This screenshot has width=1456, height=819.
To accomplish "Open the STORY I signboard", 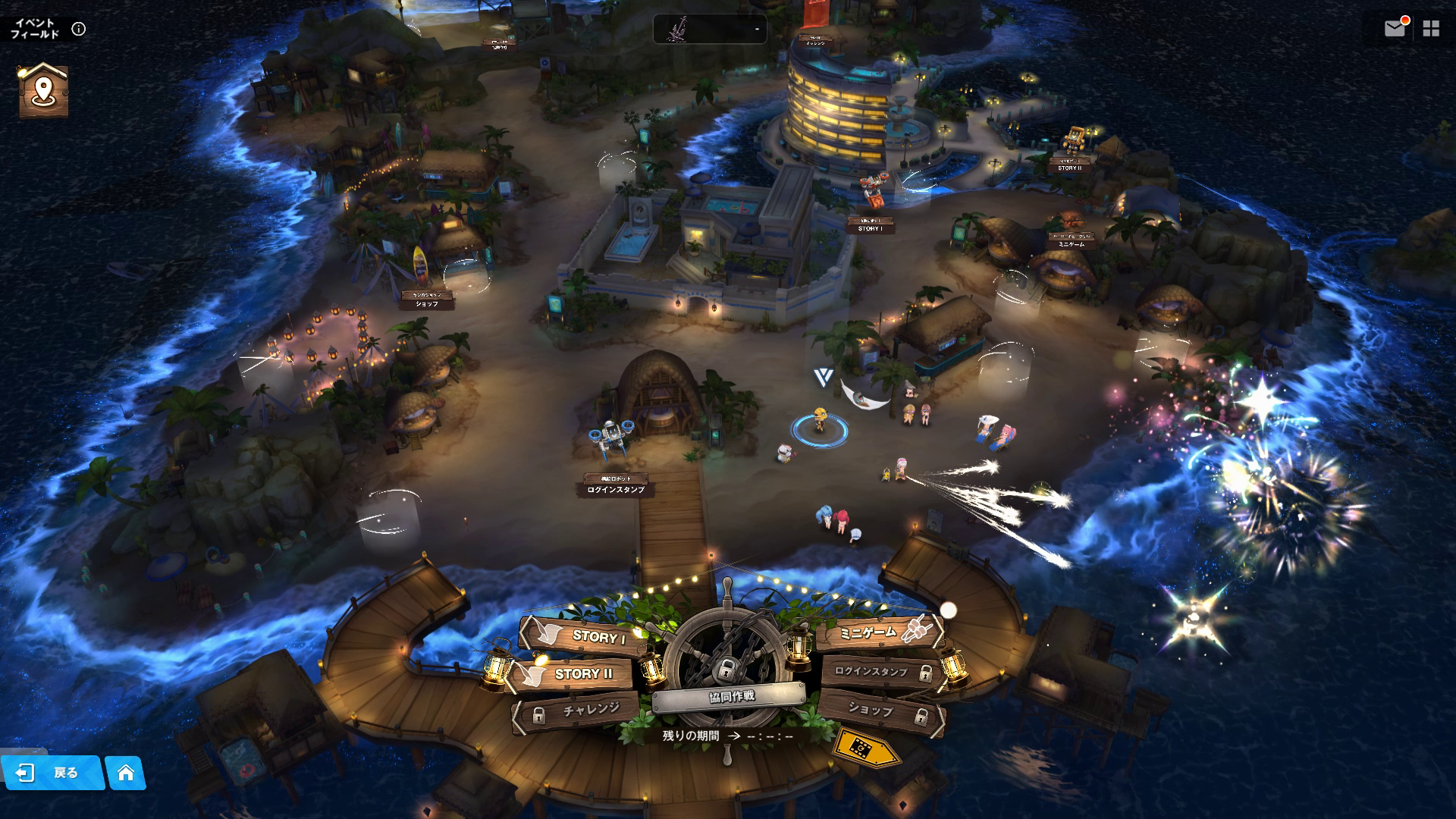I will click(590, 636).
